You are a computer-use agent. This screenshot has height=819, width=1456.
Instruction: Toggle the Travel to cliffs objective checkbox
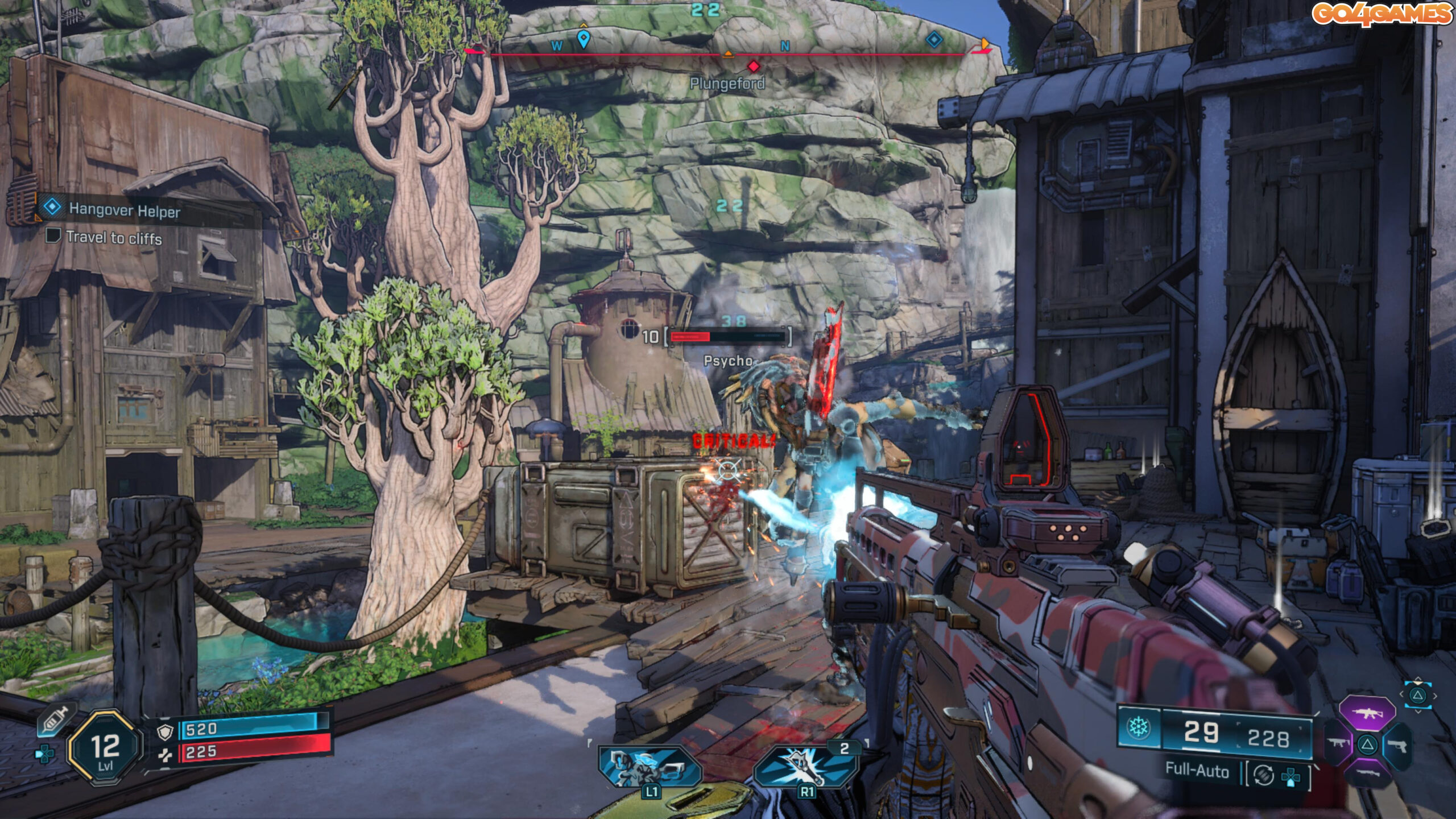tap(53, 235)
